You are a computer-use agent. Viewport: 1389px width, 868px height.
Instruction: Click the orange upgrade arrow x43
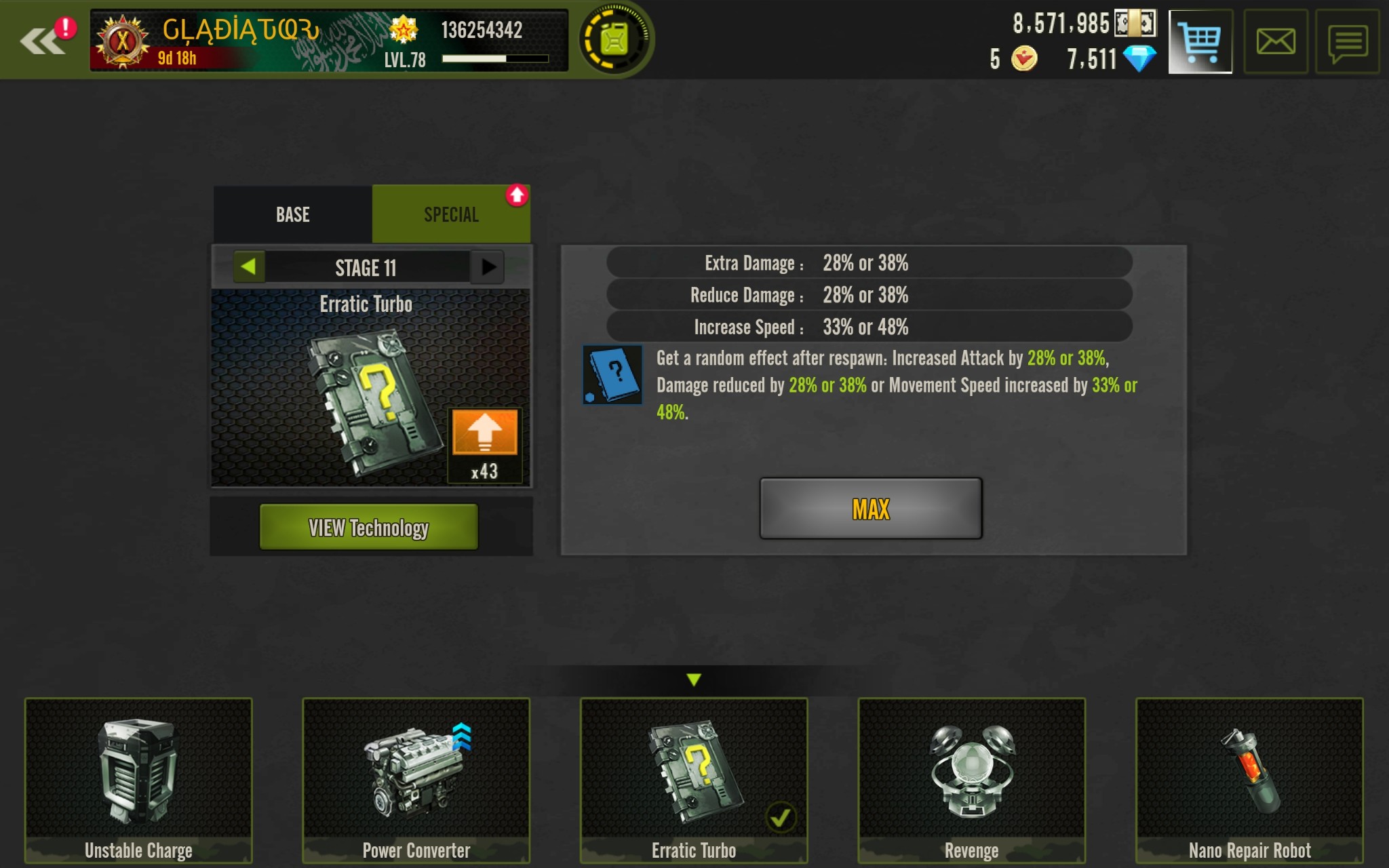click(x=484, y=433)
